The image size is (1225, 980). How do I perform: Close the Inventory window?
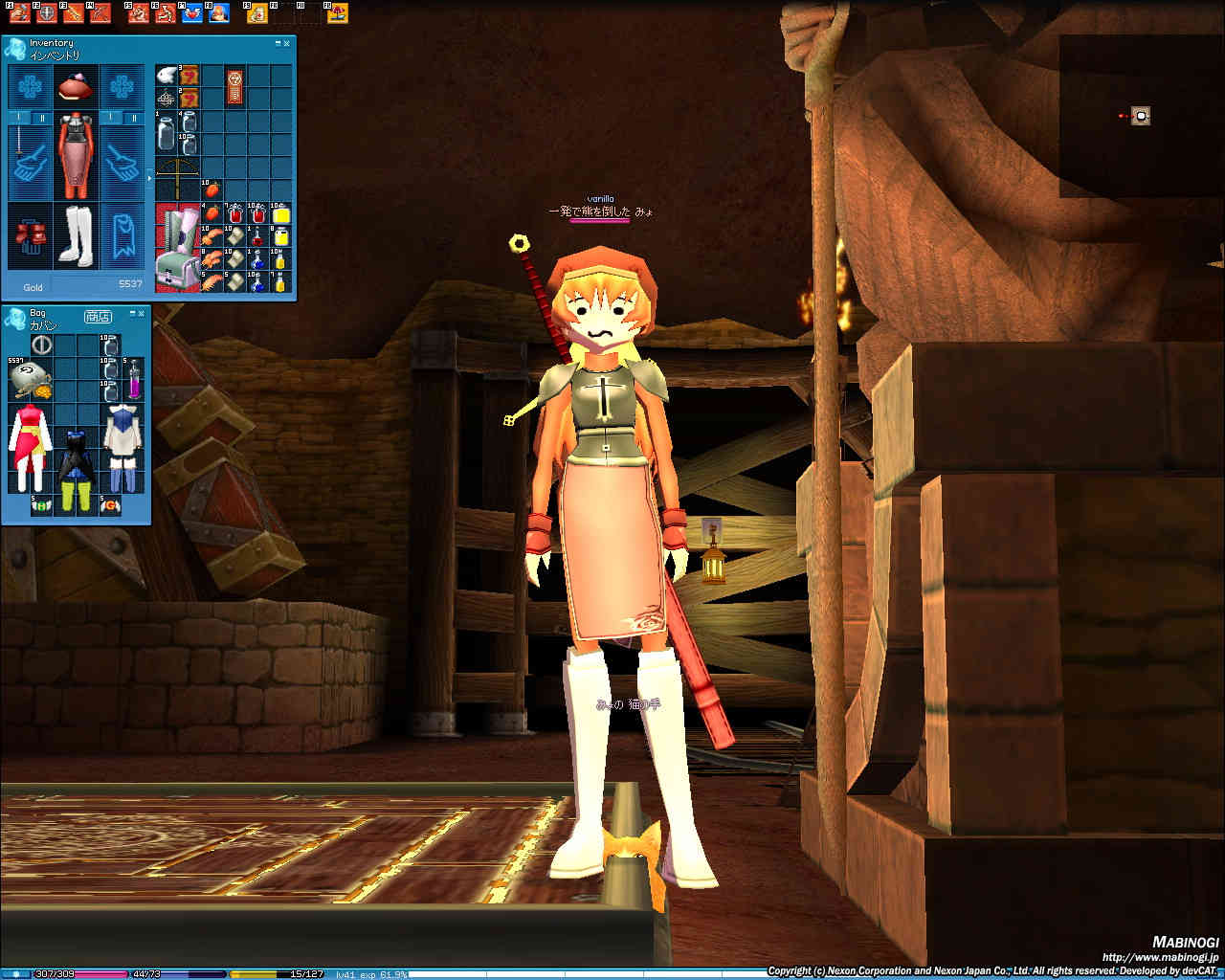pos(286,43)
